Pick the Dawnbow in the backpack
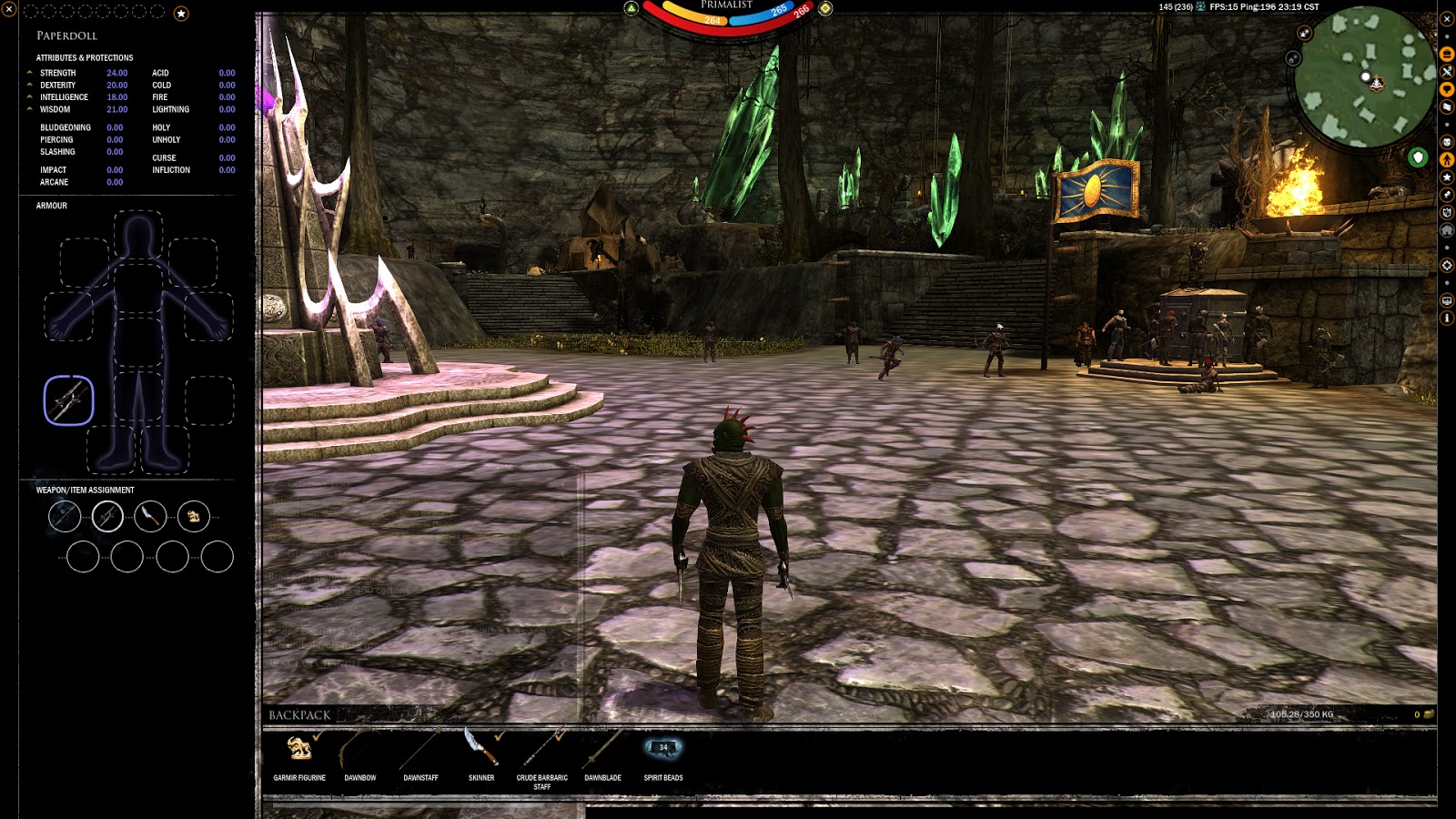Viewport: 1456px width, 819px height. [359, 749]
